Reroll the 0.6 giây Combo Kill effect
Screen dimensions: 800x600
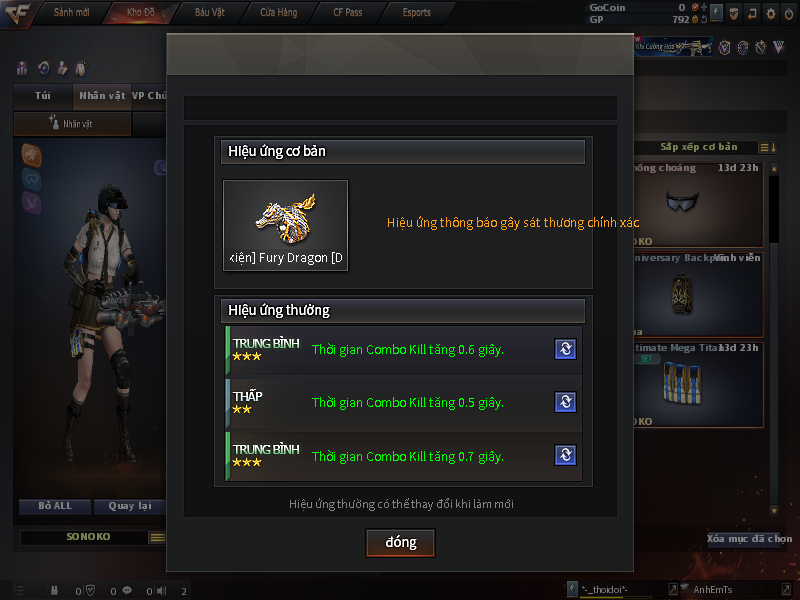(x=565, y=349)
